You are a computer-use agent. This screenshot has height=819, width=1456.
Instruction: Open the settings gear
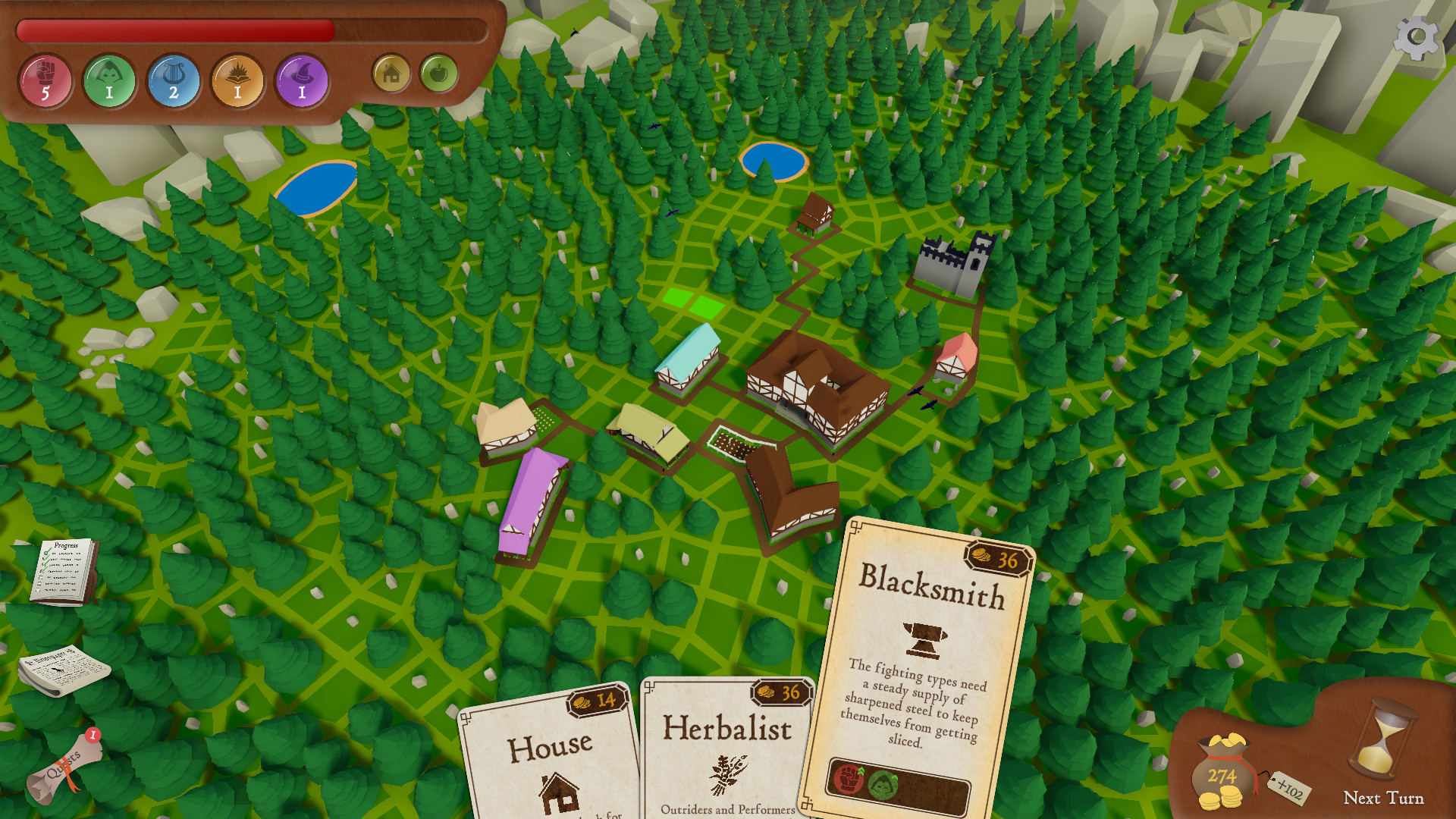1416,38
